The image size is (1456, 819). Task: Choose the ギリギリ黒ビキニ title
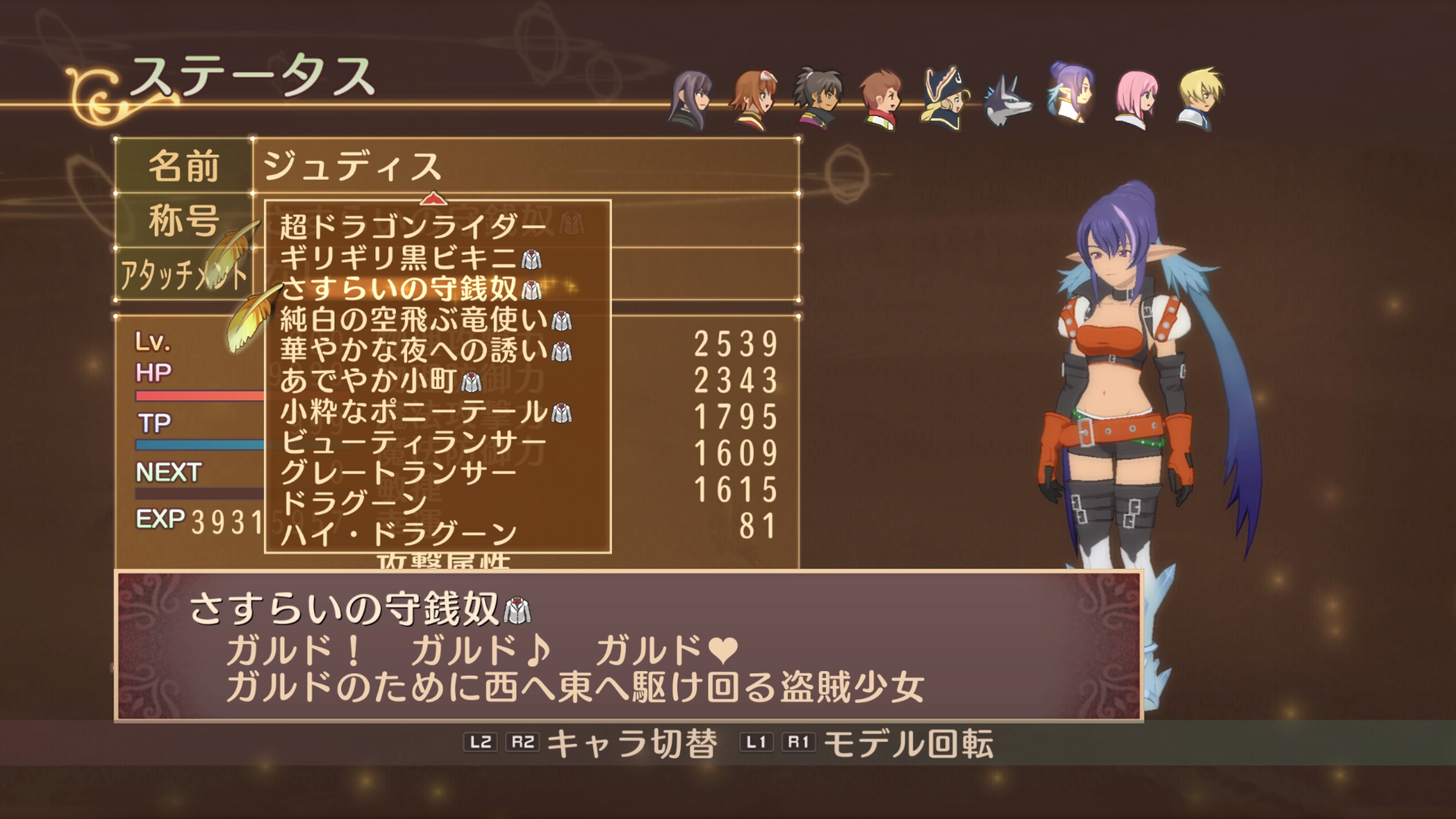click(399, 258)
